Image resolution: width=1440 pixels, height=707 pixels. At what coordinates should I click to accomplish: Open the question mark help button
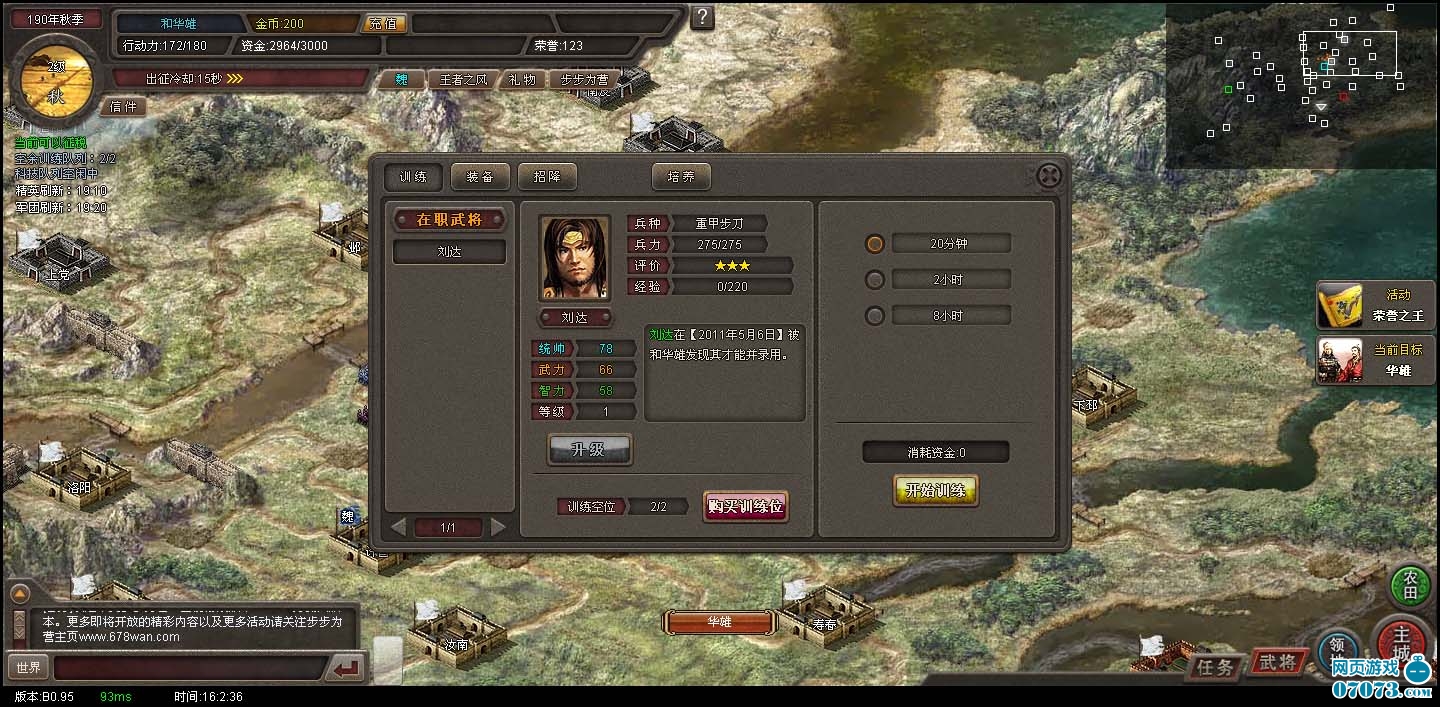coord(703,17)
